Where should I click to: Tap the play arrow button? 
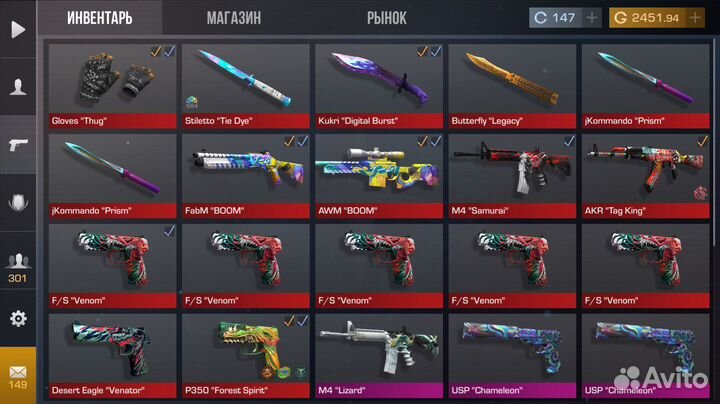pyautogui.click(x=18, y=29)
